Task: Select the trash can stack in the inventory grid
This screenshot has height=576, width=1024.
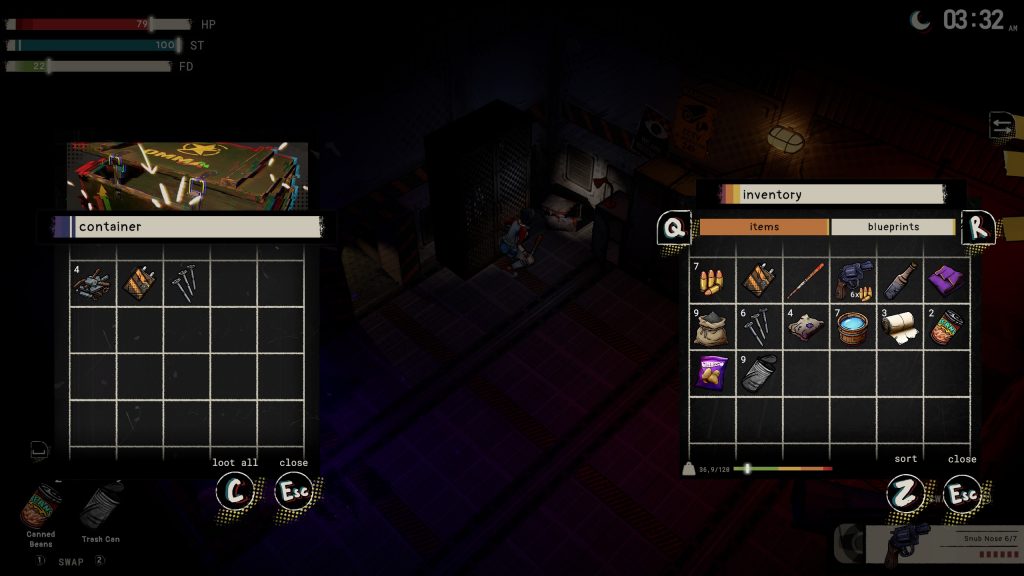Action: [x=759, y=374]
